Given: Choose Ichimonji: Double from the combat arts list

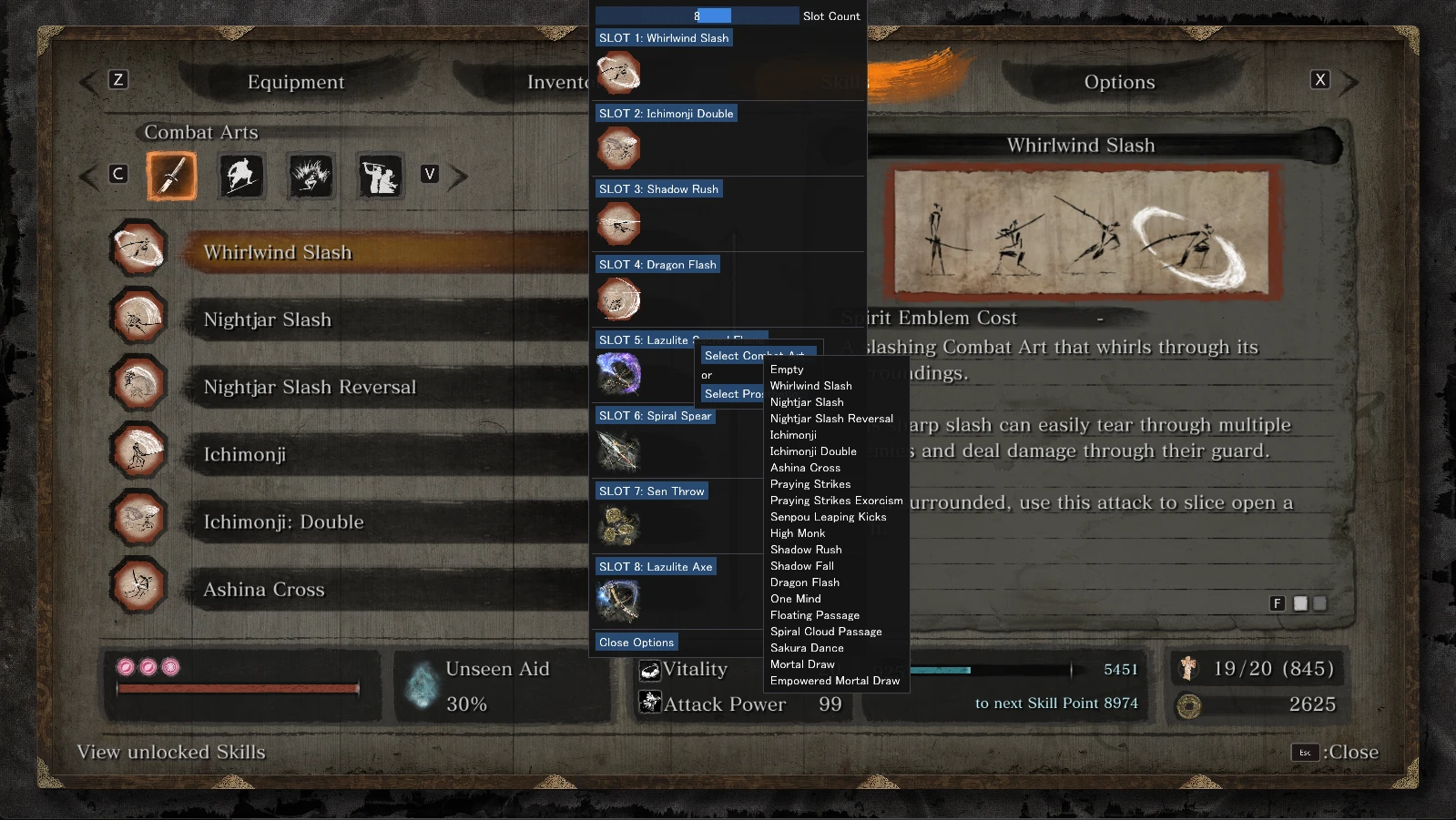Looking at the screenshot, I should (x=283, y=521).
